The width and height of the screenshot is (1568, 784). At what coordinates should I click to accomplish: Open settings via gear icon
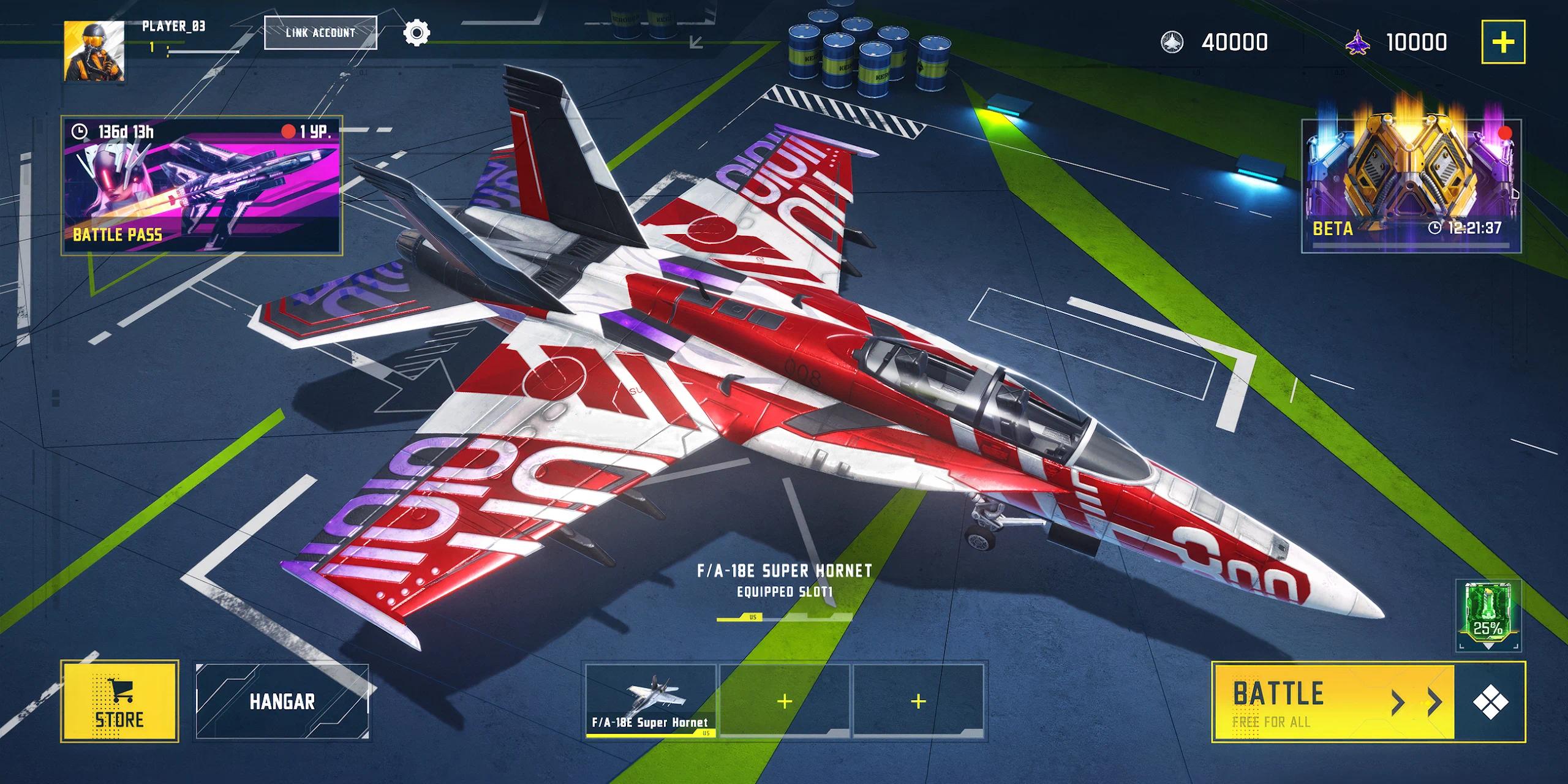(417, 32)
